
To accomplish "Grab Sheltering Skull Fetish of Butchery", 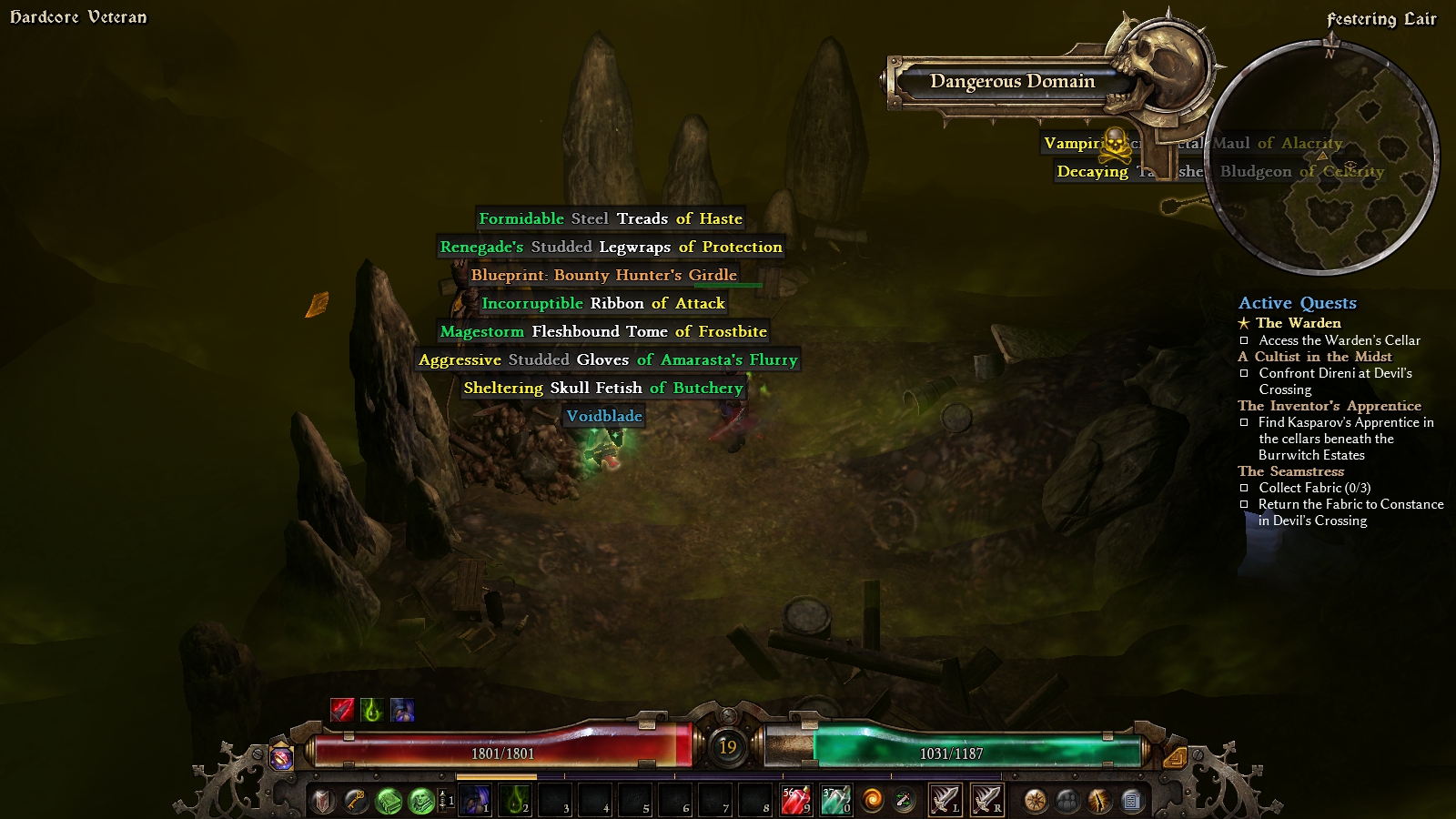I will tap(603, 388).
